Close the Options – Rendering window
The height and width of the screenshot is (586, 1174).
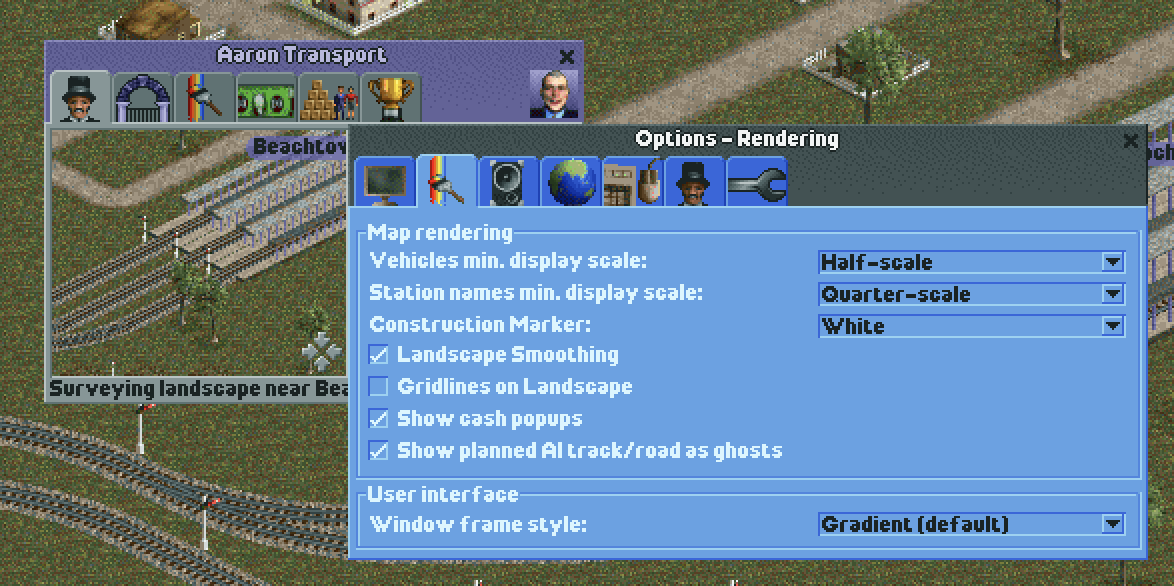pos(1131,141)
